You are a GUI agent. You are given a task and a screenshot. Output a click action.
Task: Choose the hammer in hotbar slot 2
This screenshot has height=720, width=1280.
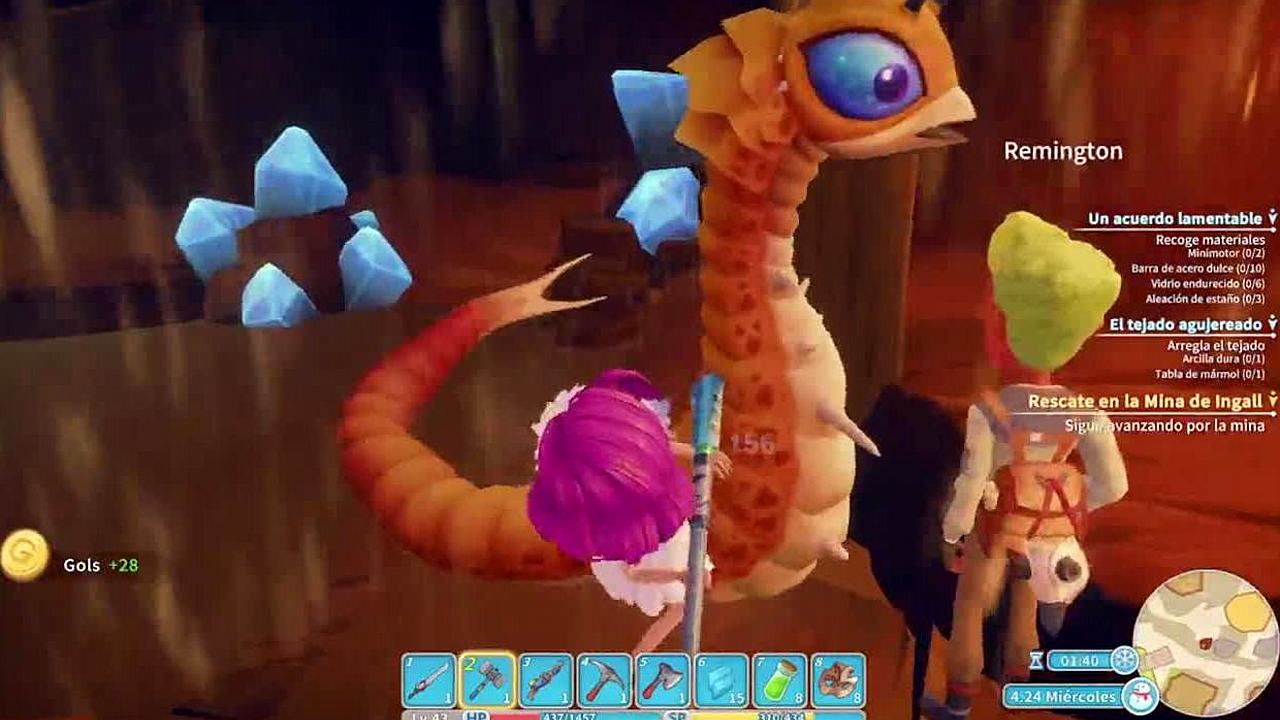[x=488, y=680]
